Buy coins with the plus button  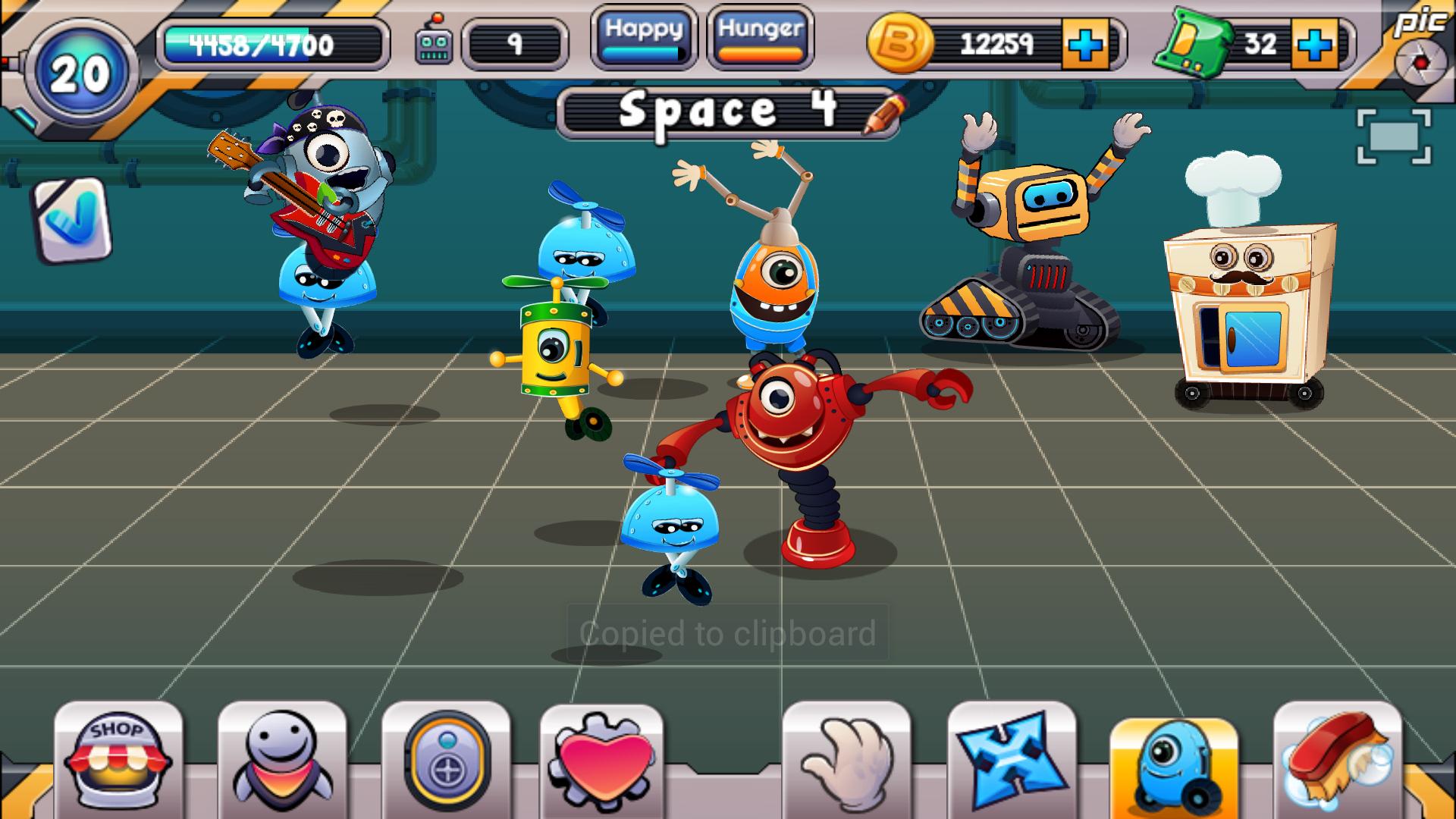coord(1084,45)
